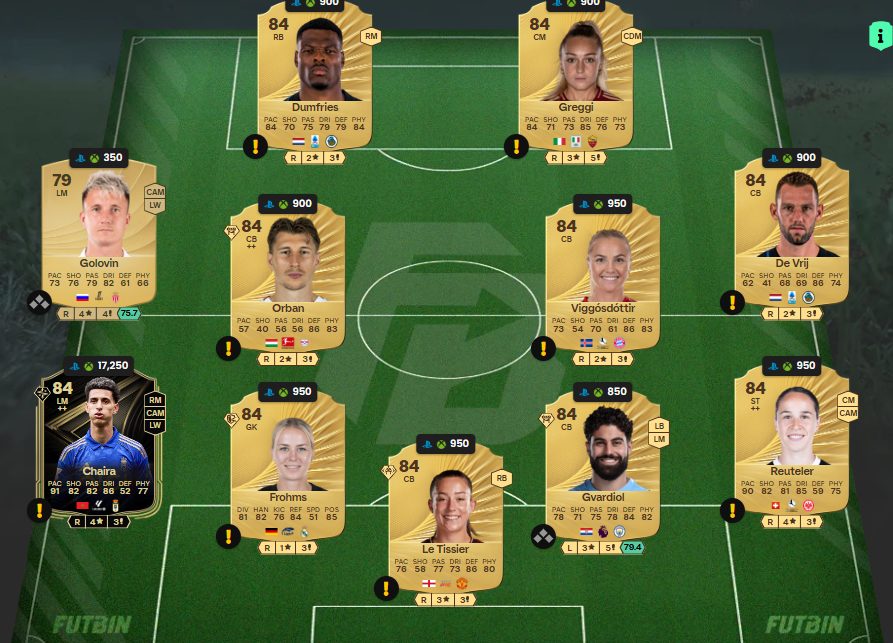Click the chemistry icon beside Golovin
893x643 pixels.
coord(39,302)
